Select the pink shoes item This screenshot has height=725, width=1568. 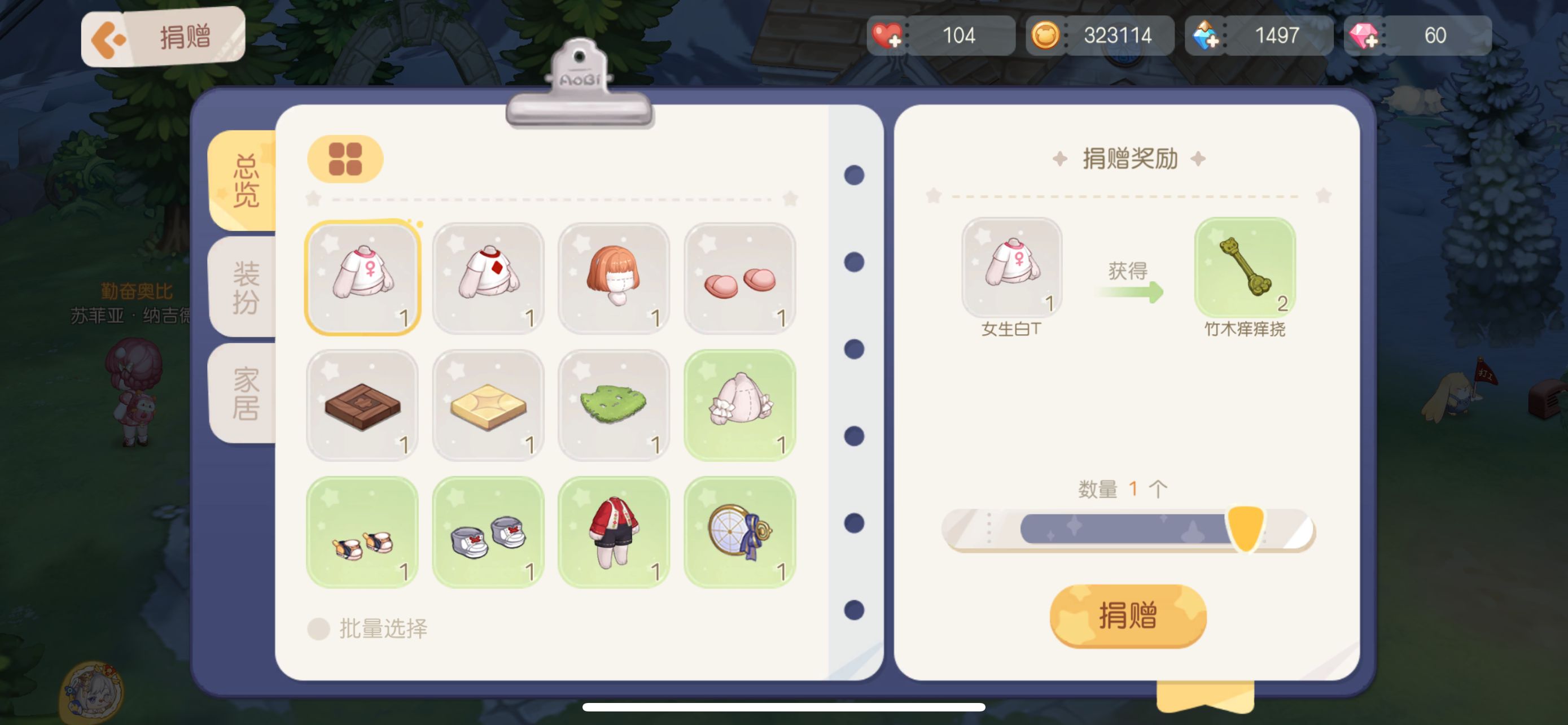coord(739,278)
